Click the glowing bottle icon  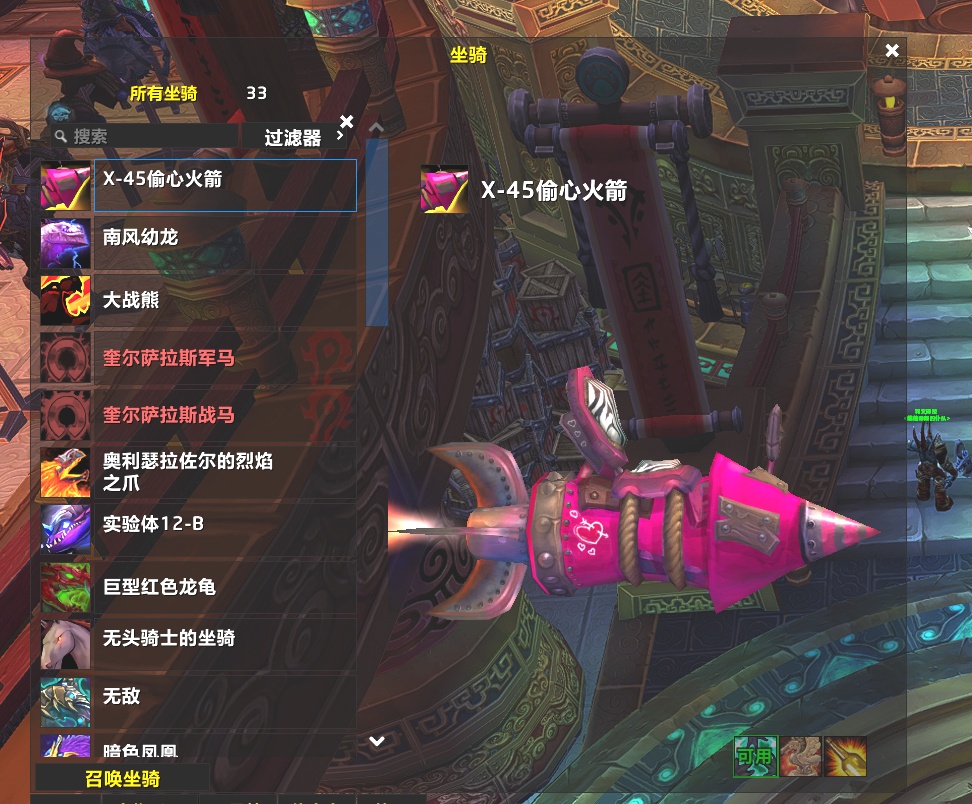[x=845, y=757]
